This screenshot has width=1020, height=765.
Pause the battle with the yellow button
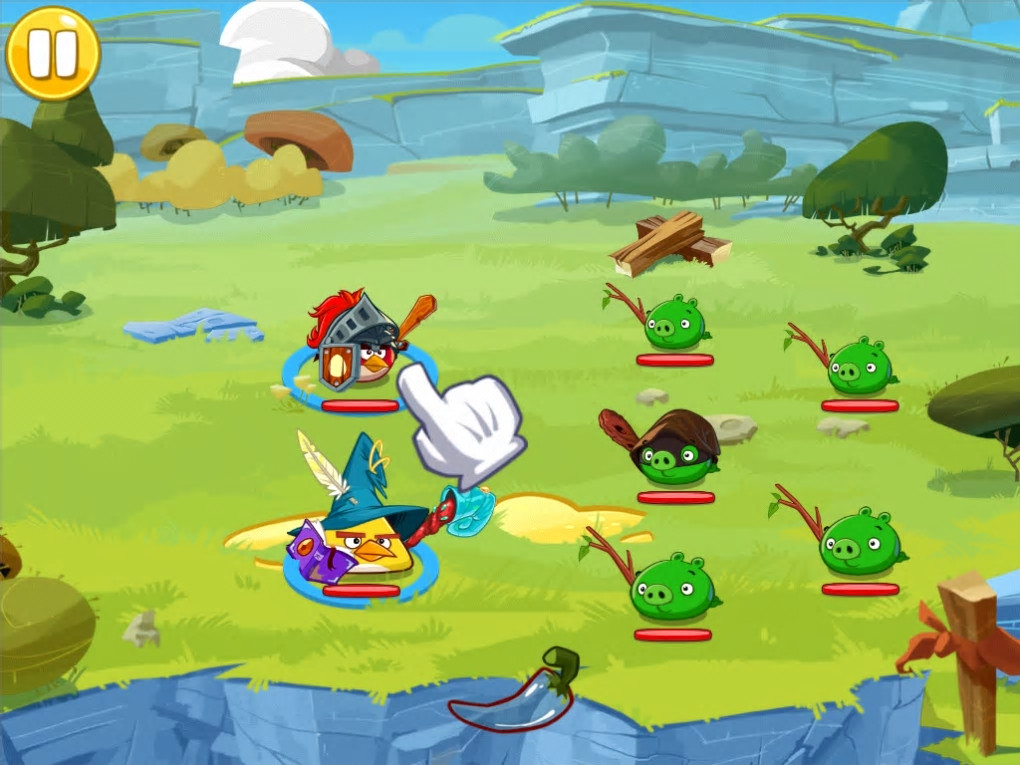point(53,53)
